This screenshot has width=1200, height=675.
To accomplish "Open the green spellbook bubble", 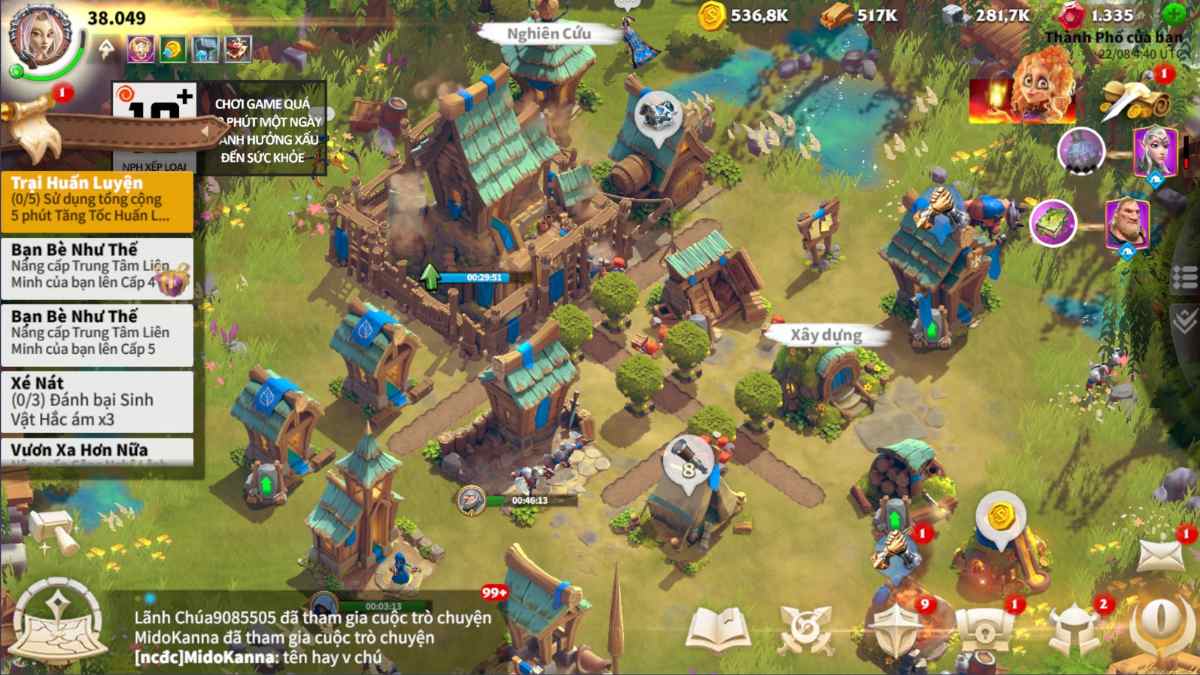I will (1052, 222).
